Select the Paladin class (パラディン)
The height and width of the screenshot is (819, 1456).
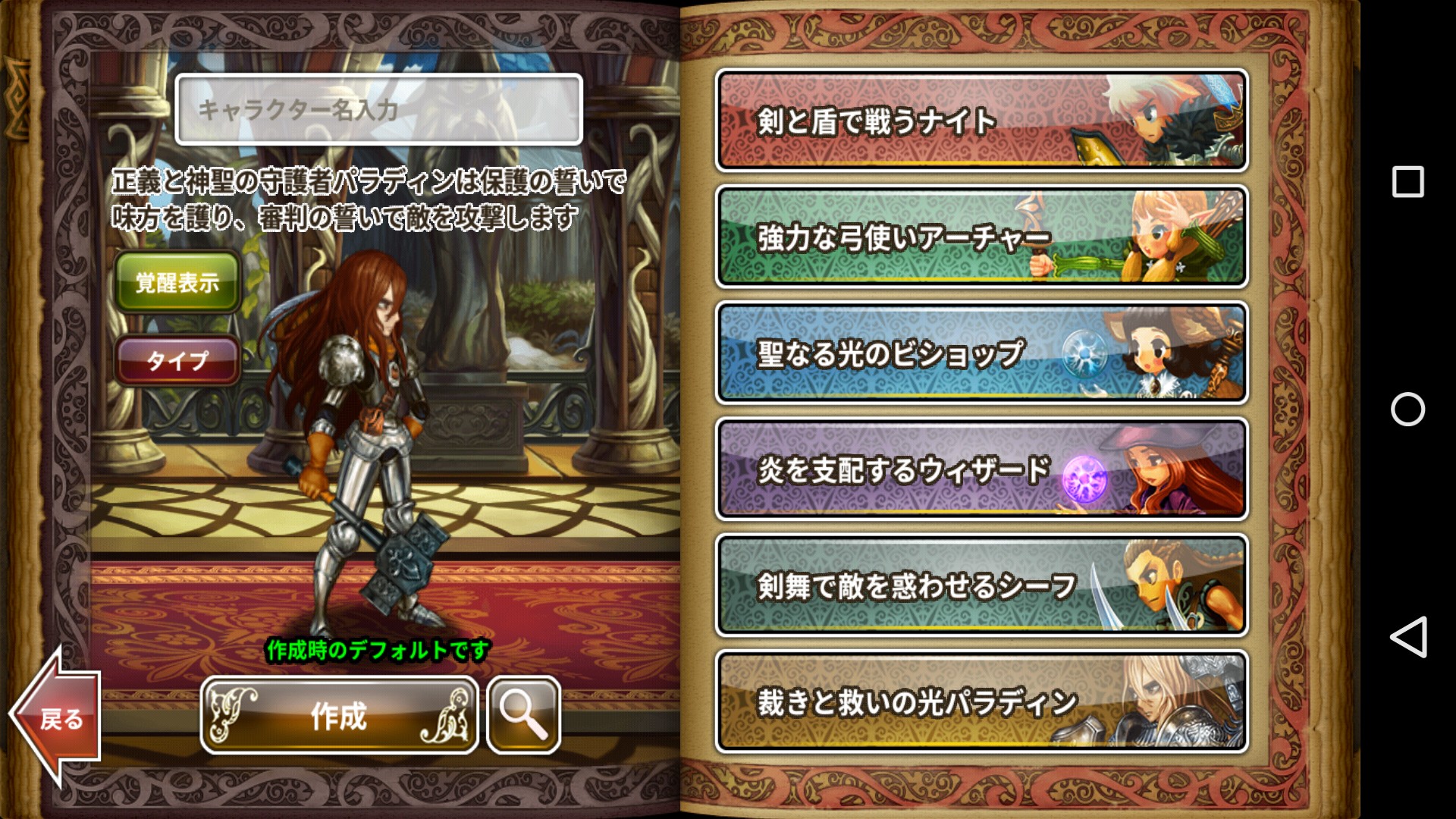pos(981,701)
